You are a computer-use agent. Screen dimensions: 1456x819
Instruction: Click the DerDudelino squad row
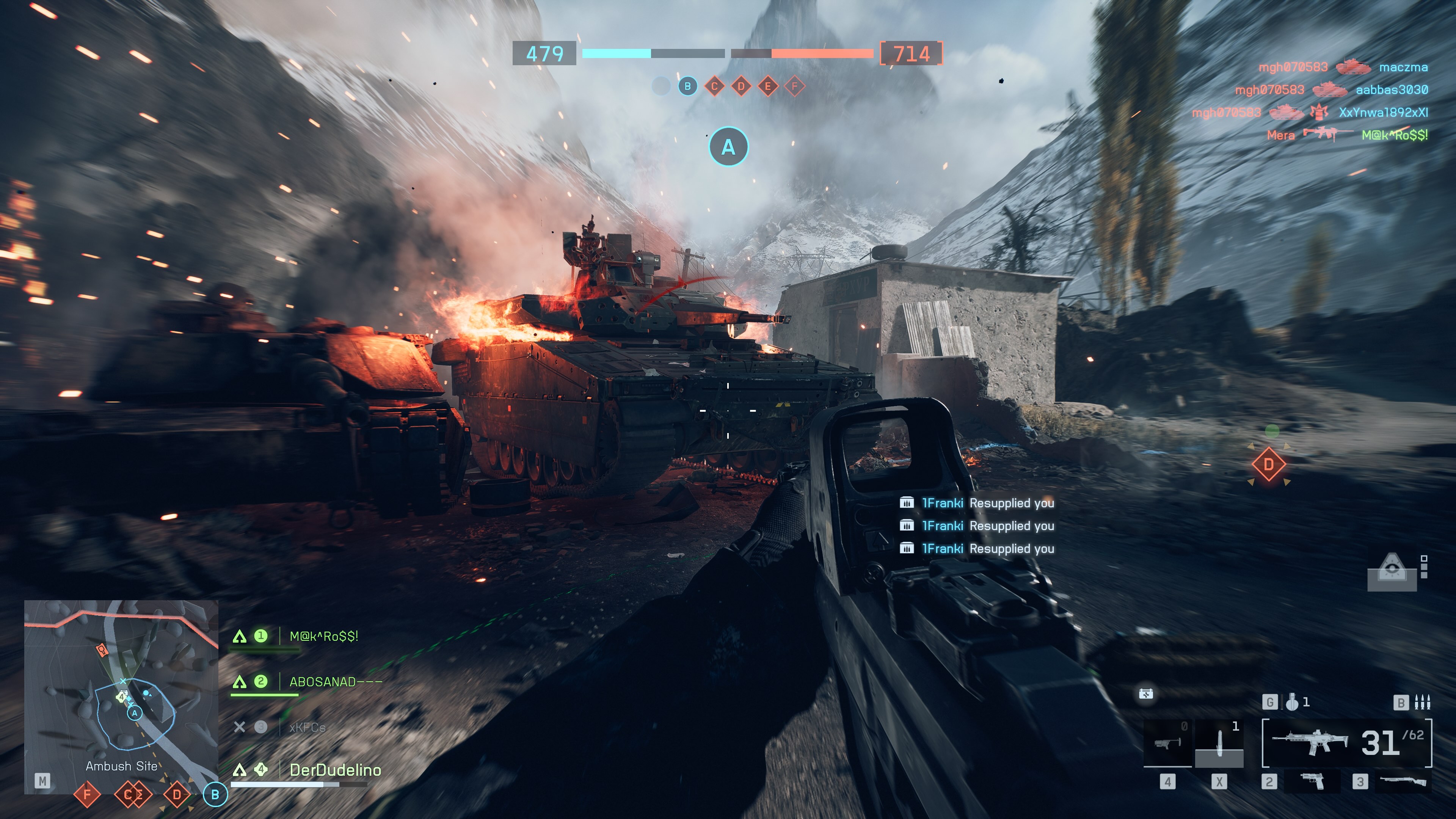(x=334, y=770)
